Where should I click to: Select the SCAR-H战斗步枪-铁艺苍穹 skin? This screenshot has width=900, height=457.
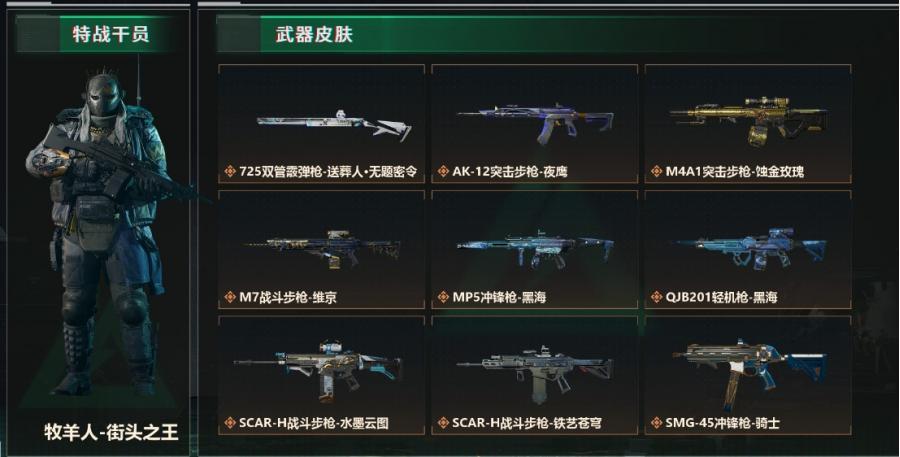point(535,375)
